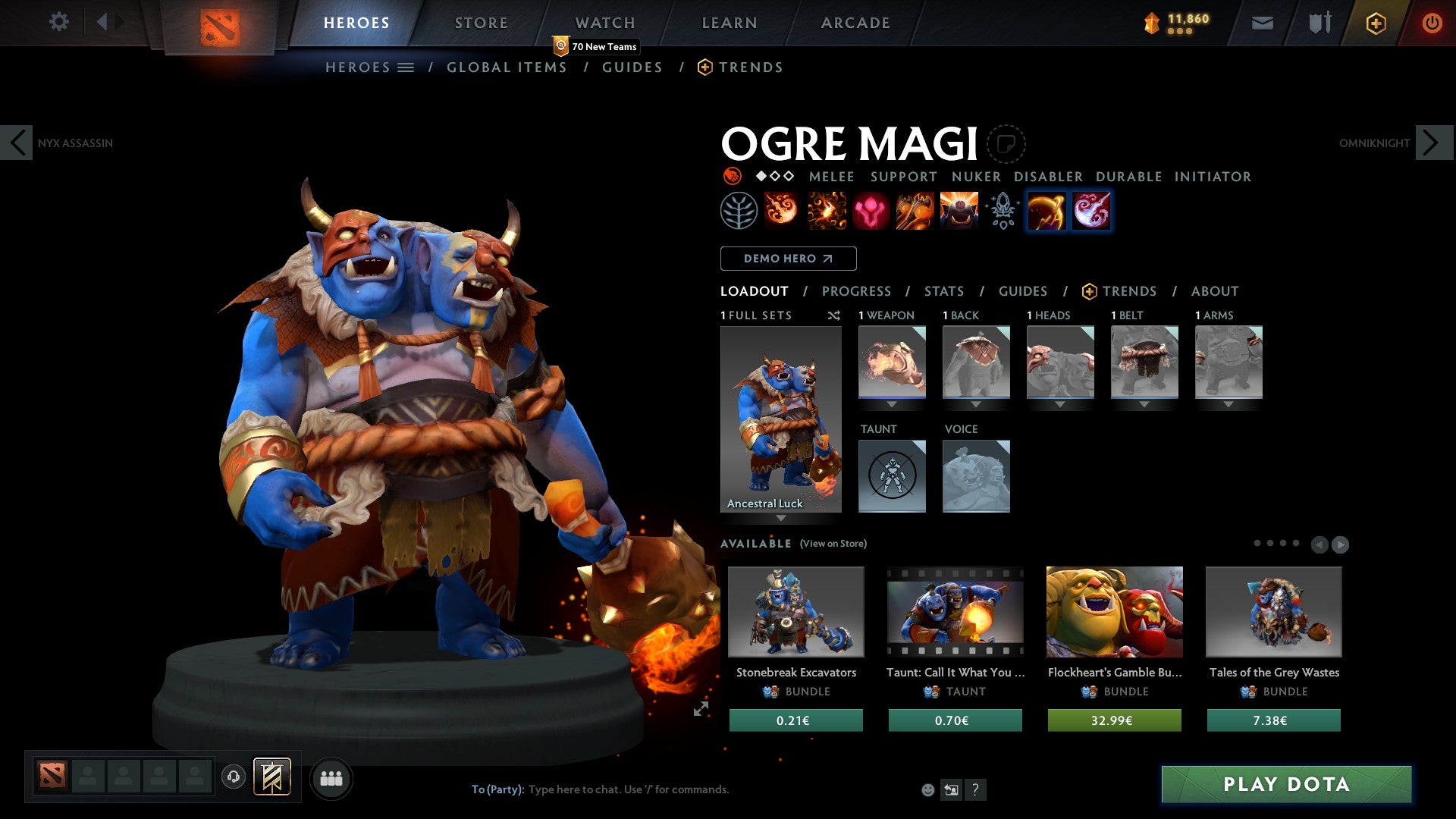The image size is (1456, 819).
Task: Open the hero facets leaf icon
Action: [x=739, y=211]
